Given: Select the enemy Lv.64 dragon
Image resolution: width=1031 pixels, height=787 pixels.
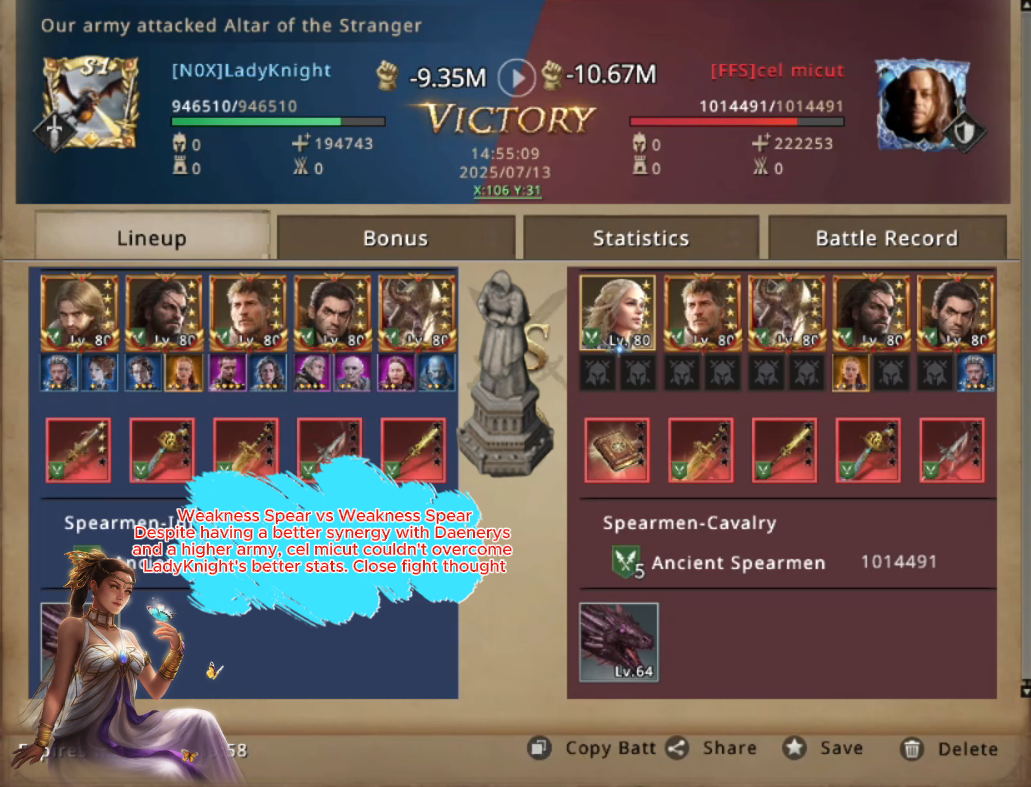Looking at the screenshot, I should pyautogui.click(x=619, y=642).
